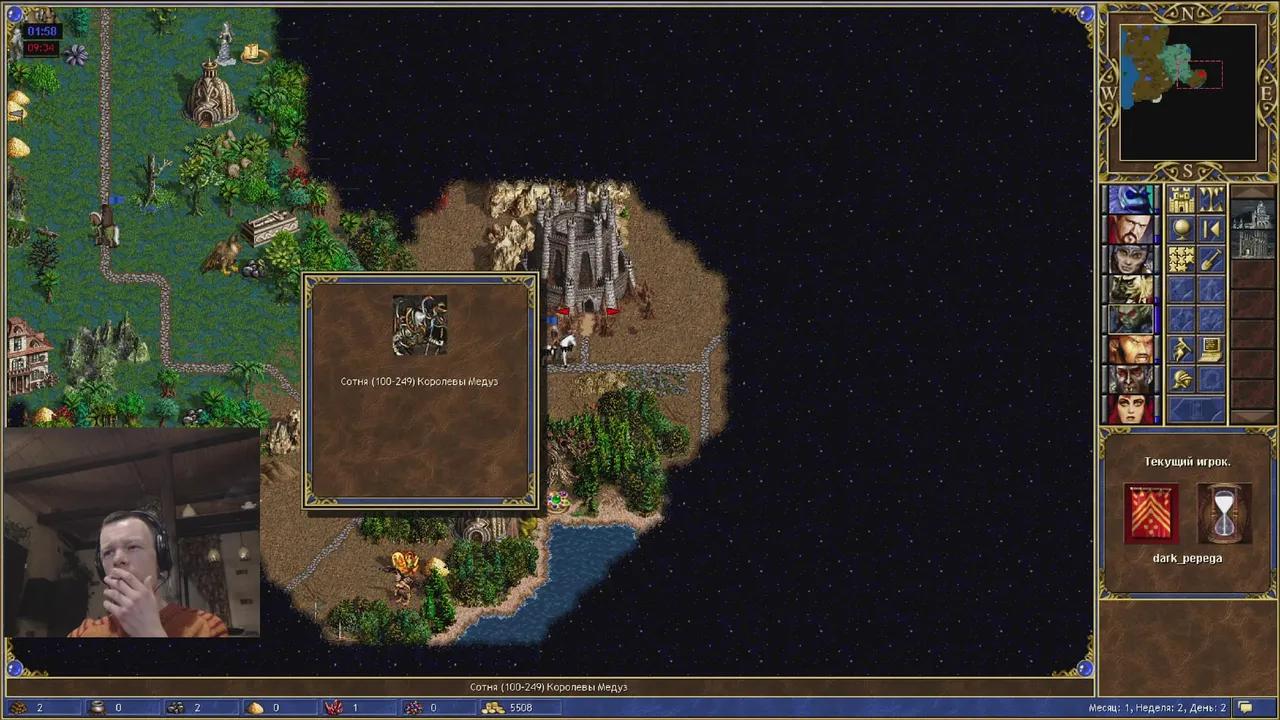
Task: Open System Options with the computer icon
Action: 1210,348
